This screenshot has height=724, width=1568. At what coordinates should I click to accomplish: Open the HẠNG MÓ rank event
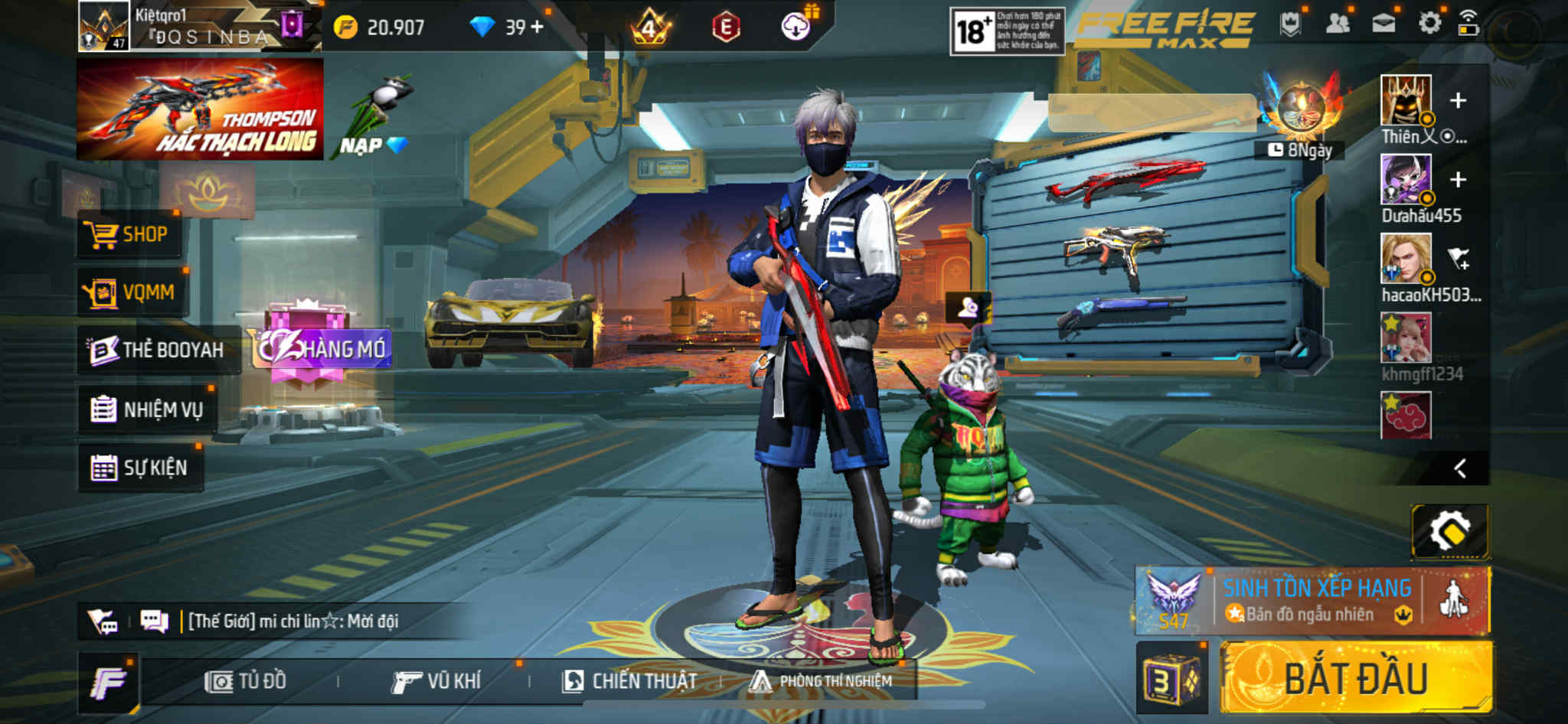point(322,348)
